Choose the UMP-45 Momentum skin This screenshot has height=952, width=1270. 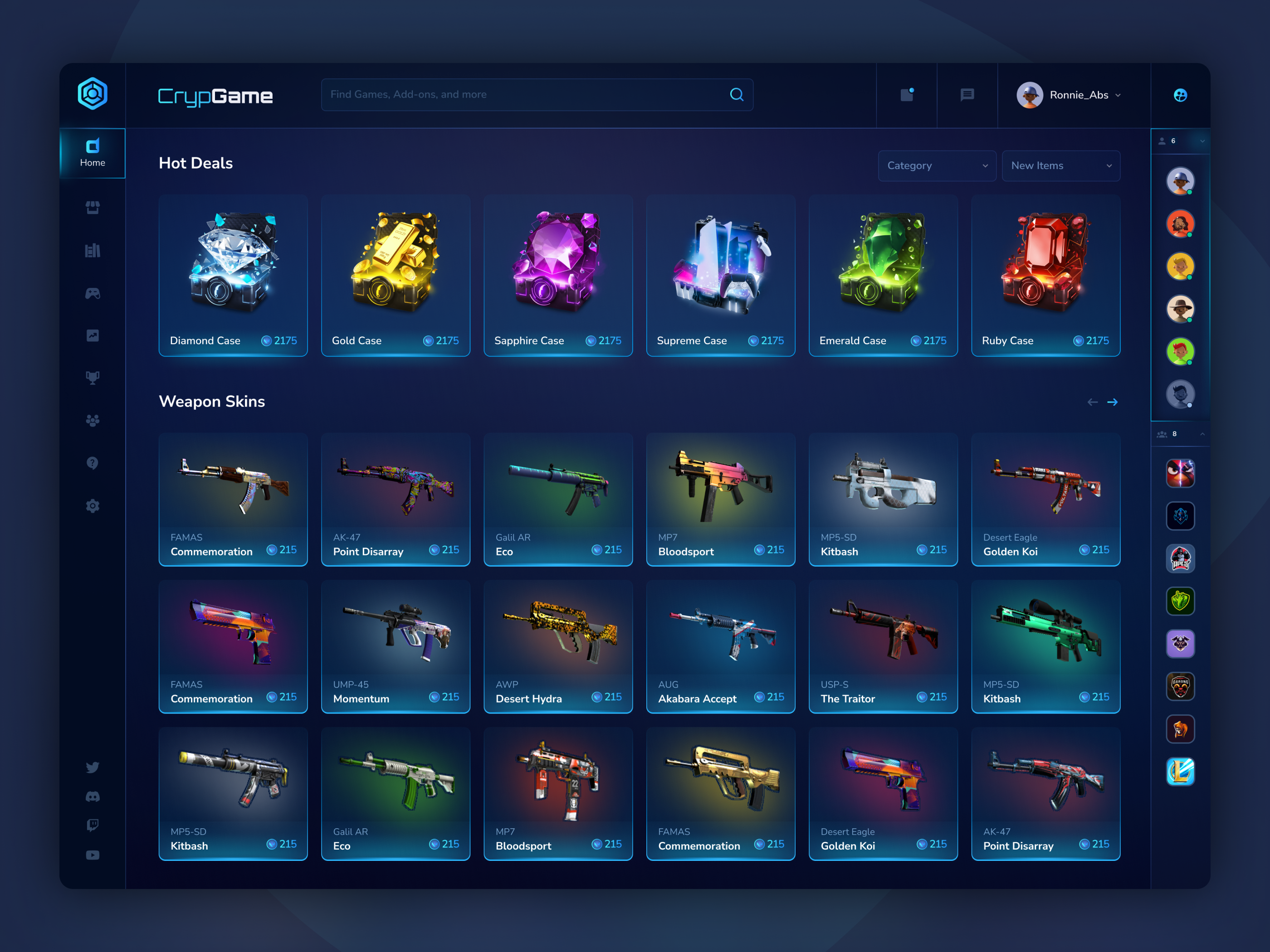tap(396, 646)
